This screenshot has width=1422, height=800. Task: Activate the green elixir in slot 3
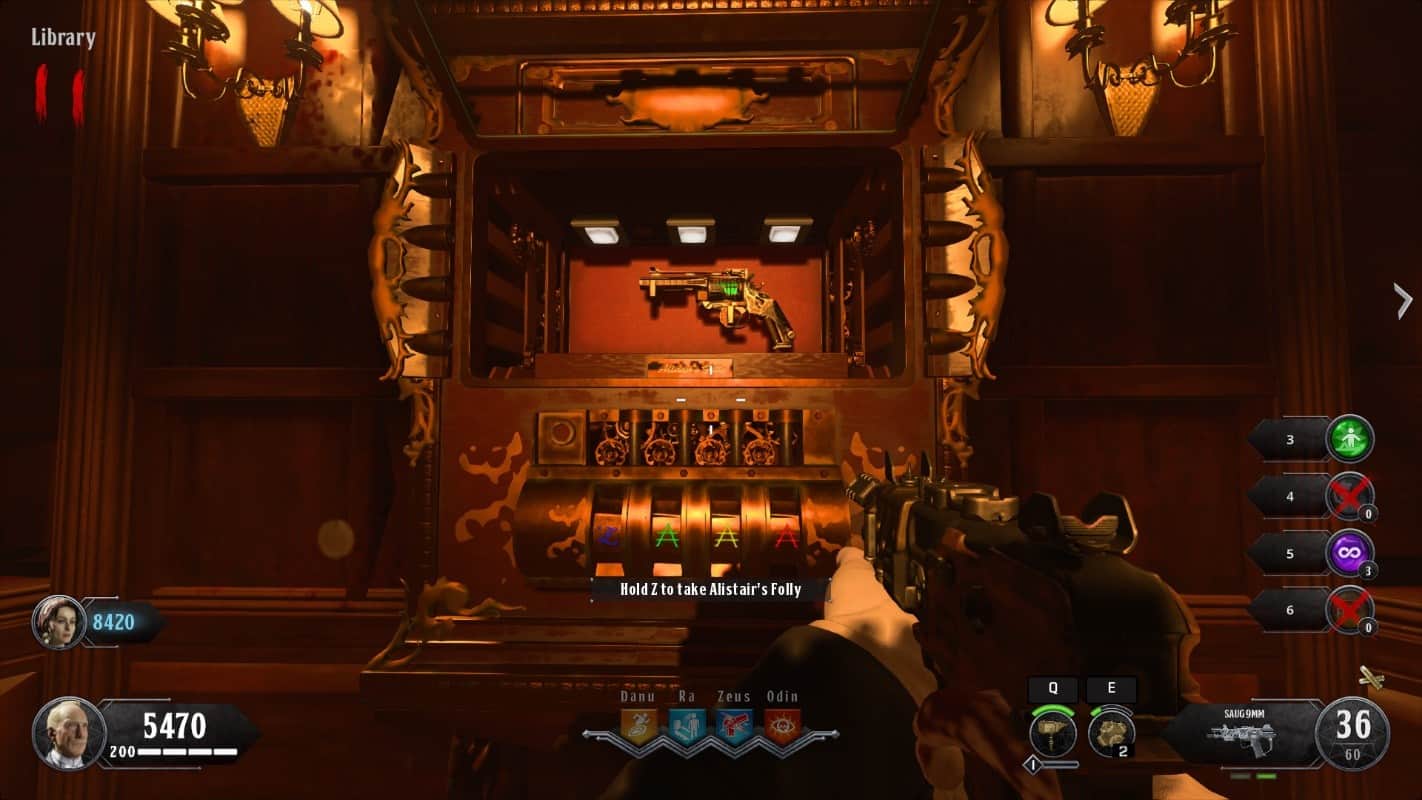pyautogui.click(x=1350, y=439)
